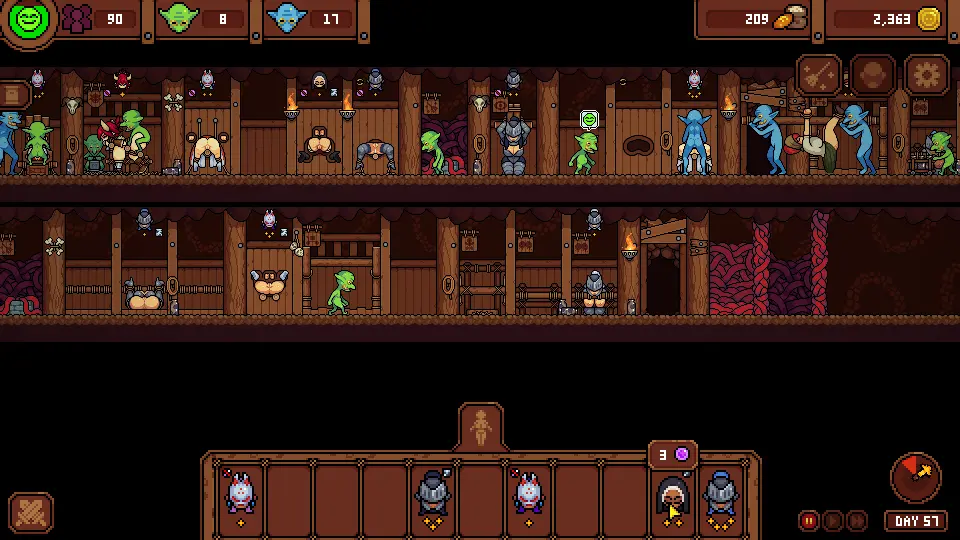Open the gear settings menu

pyautogui.click(x=926, y=76)
